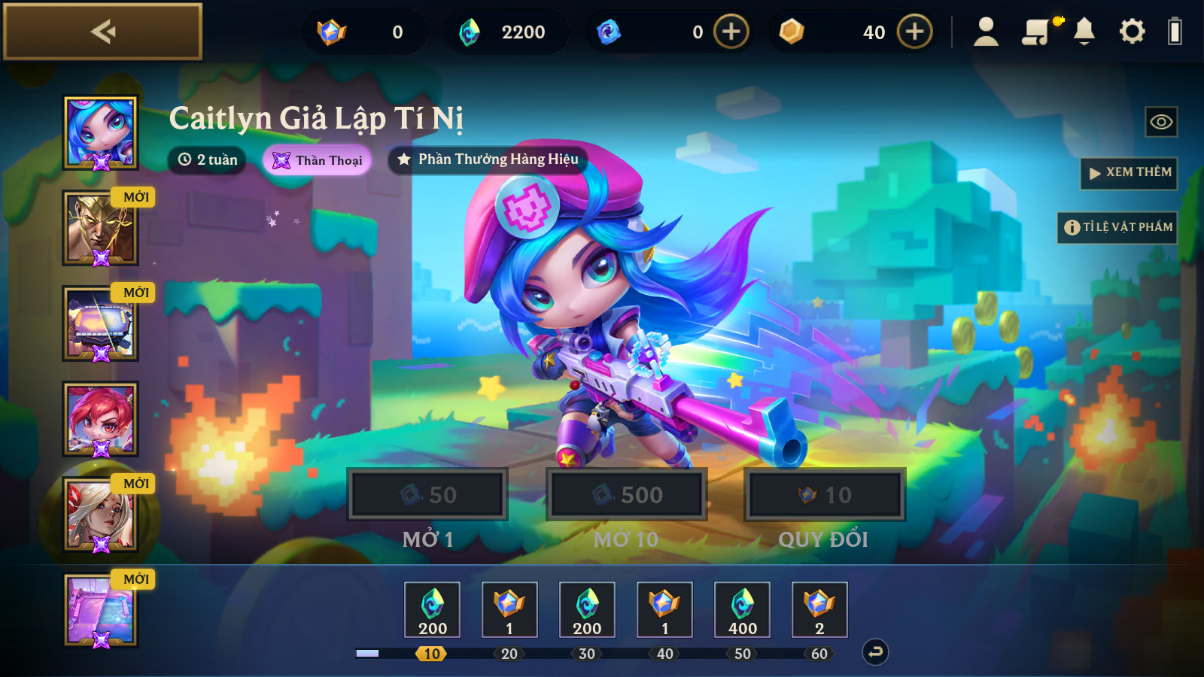The height and width of the screenshot is (677, 1204).
Task: Go back using the arrow button
Action: pyautogui.click(x=102, y=32)
